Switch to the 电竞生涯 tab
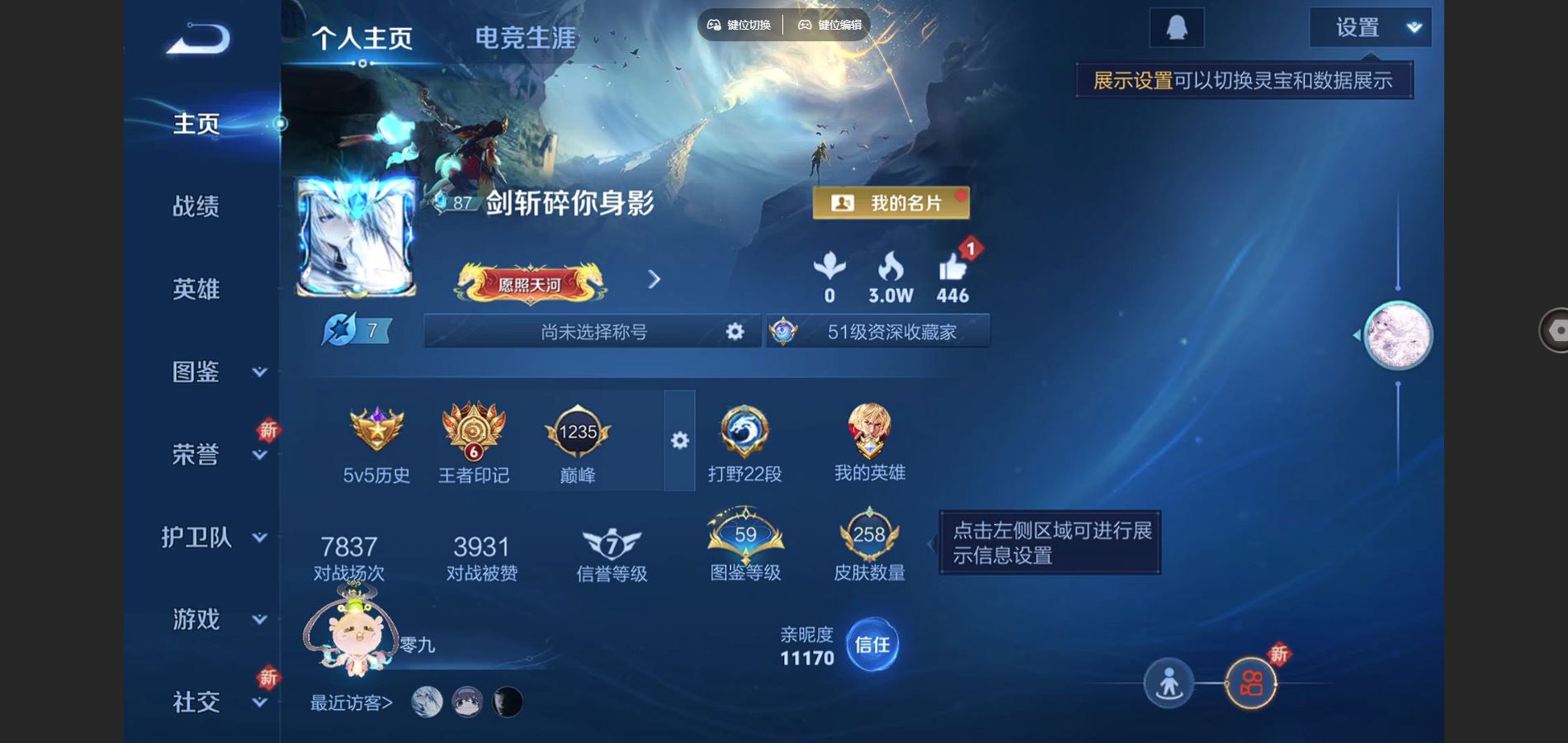This screenshot has width=1568, height=743. (x=526, y=36)
